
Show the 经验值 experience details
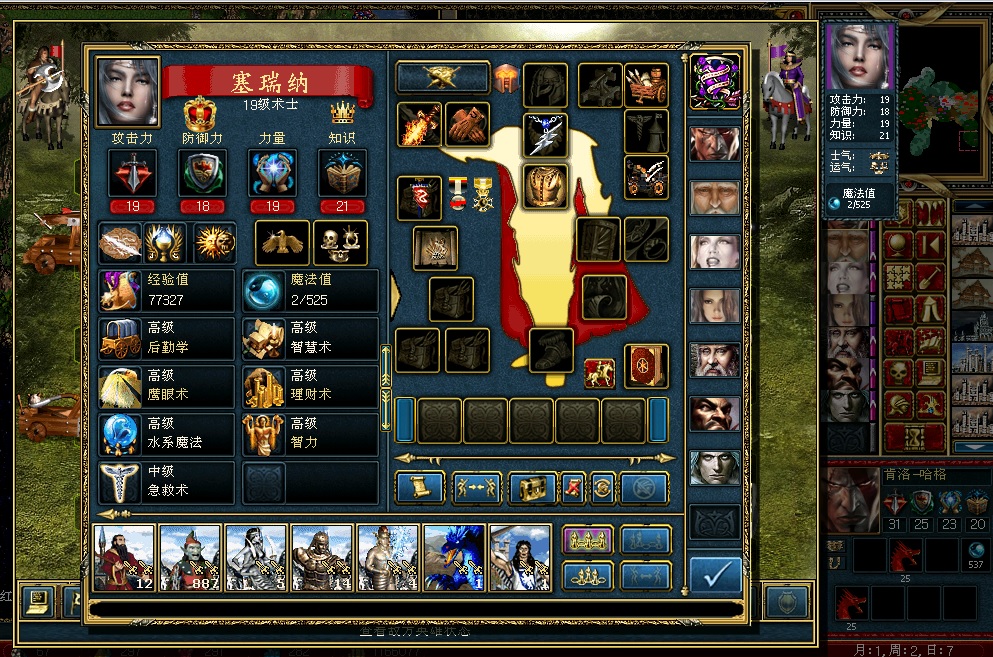pos(167,290)
